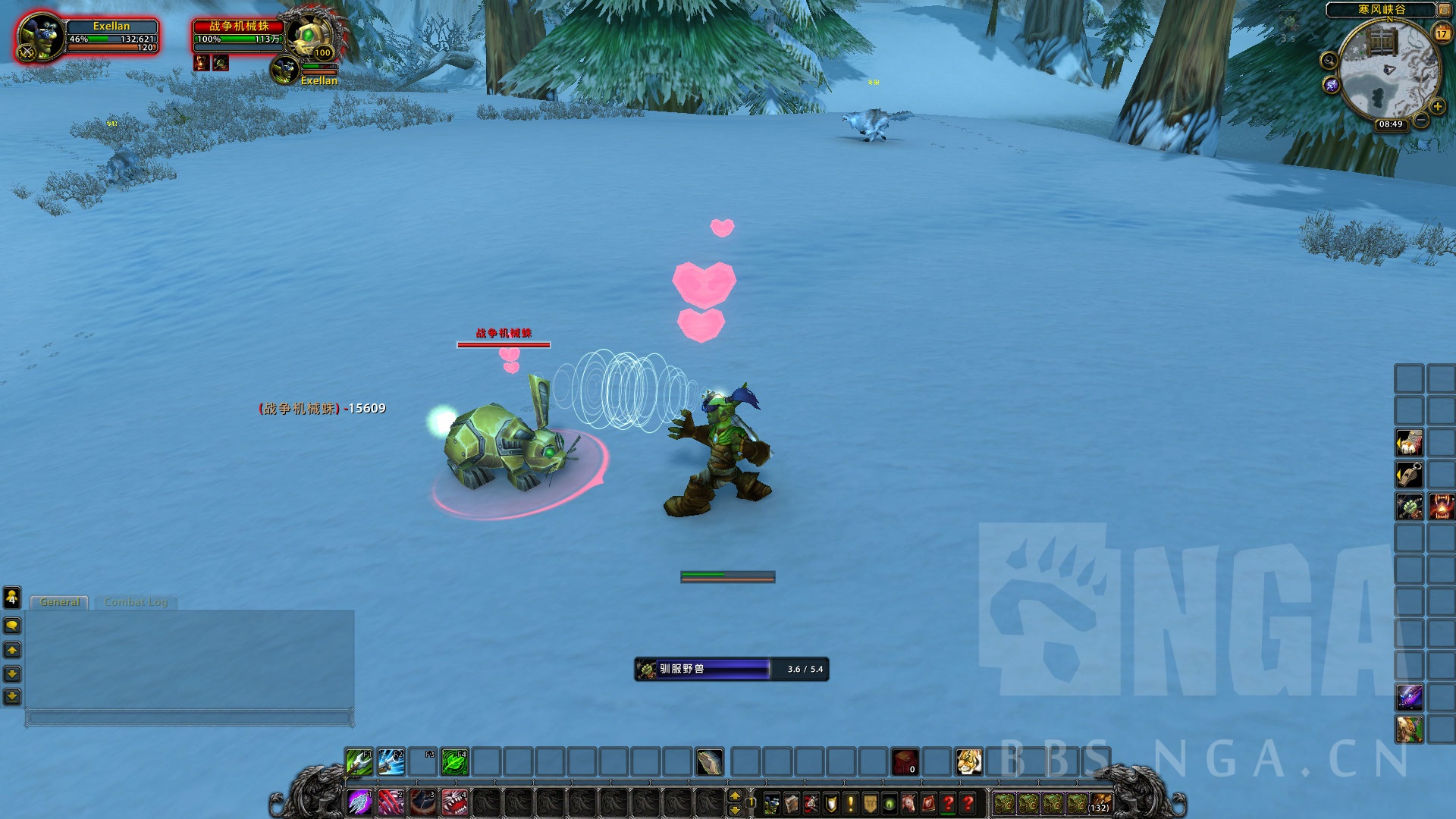
Task: Open minimap tracking magnifier button
Action: click(1329, 61)
